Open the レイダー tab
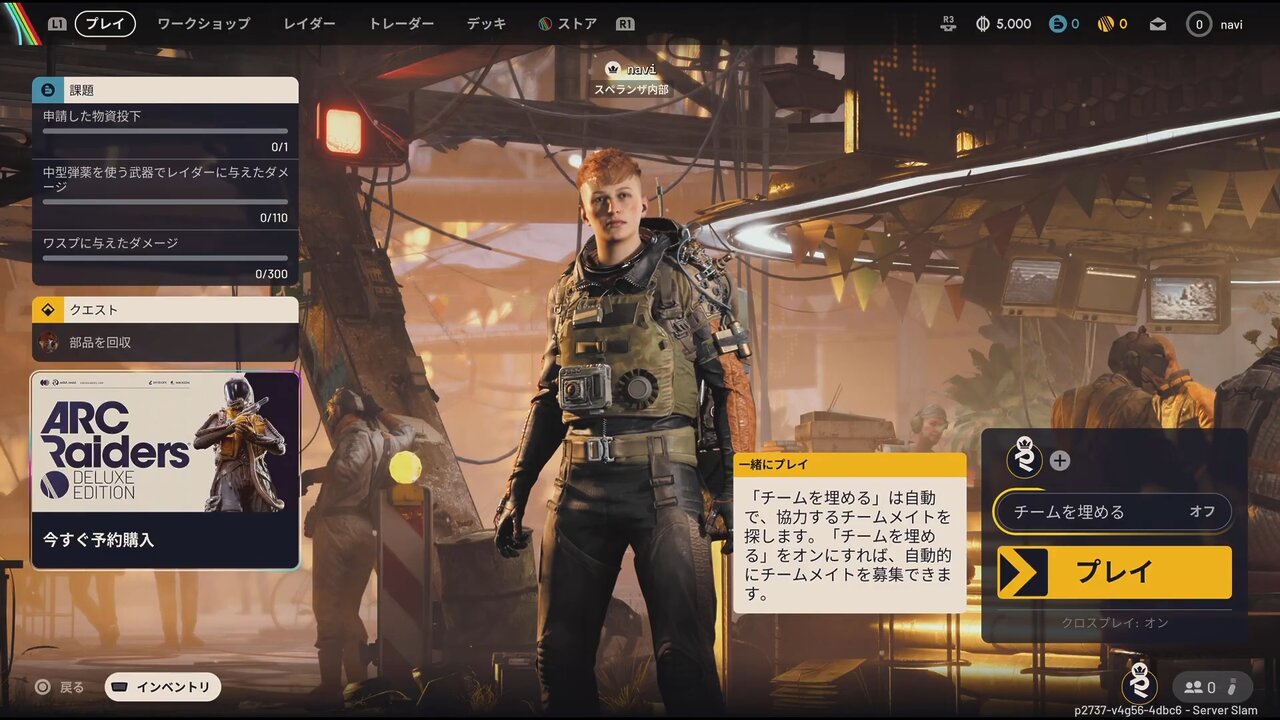This screenshot has width=1280, height=720. (309, 24)
